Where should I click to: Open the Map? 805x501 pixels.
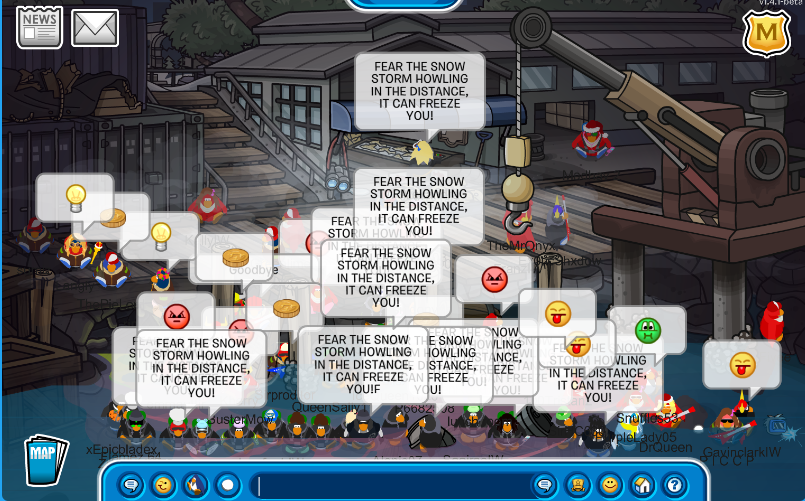(x=45, y=458)
